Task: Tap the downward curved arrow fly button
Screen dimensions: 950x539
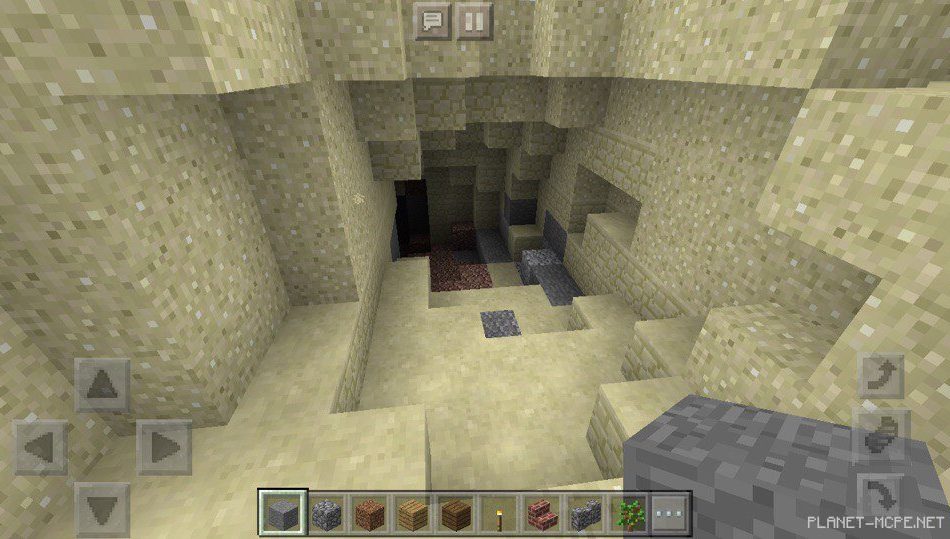Action: pos(882,494)
